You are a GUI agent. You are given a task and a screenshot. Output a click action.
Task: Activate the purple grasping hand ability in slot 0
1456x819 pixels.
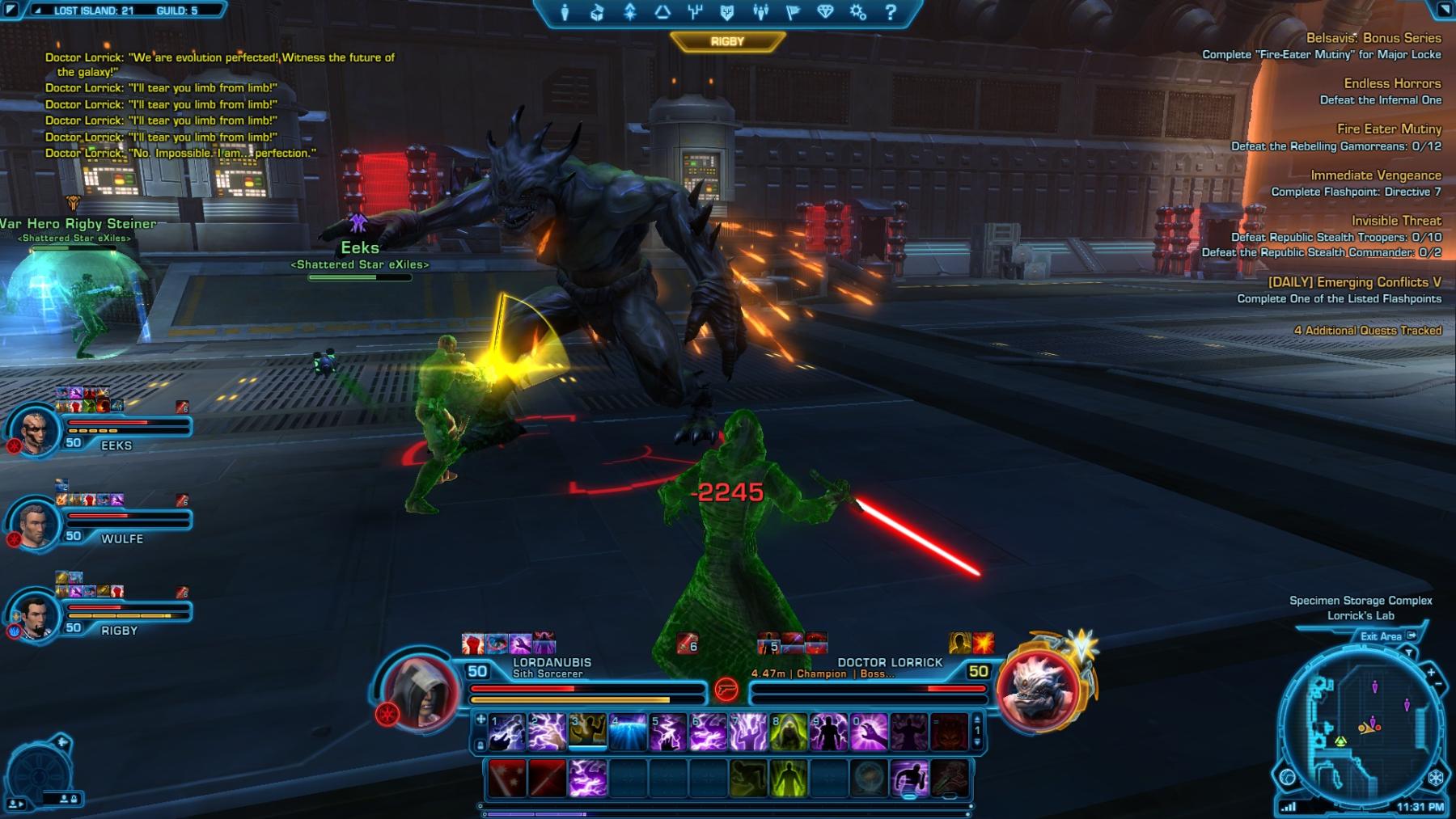click(x=869, y=732)
